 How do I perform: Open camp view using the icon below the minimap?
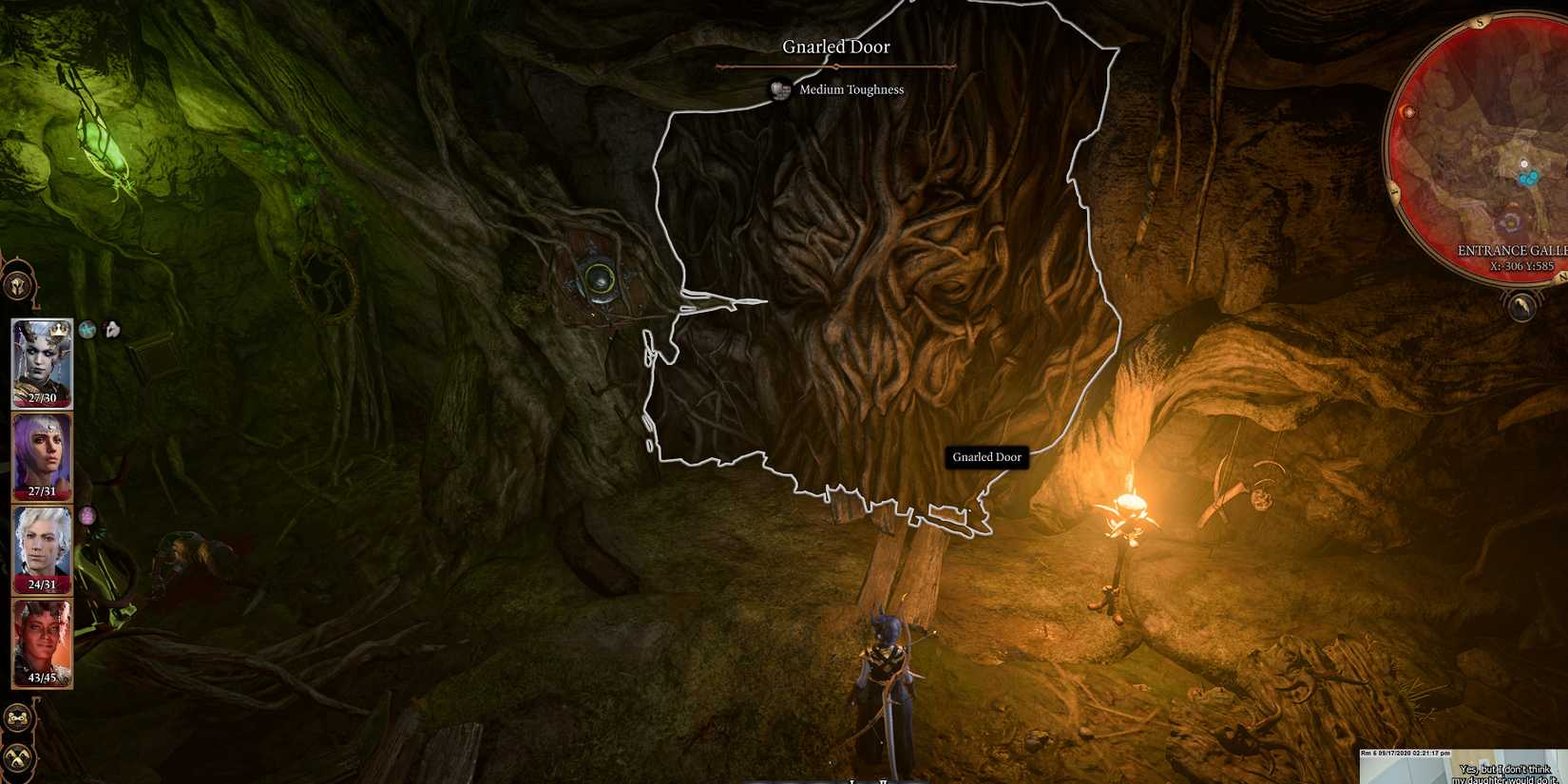[1520, 306]
